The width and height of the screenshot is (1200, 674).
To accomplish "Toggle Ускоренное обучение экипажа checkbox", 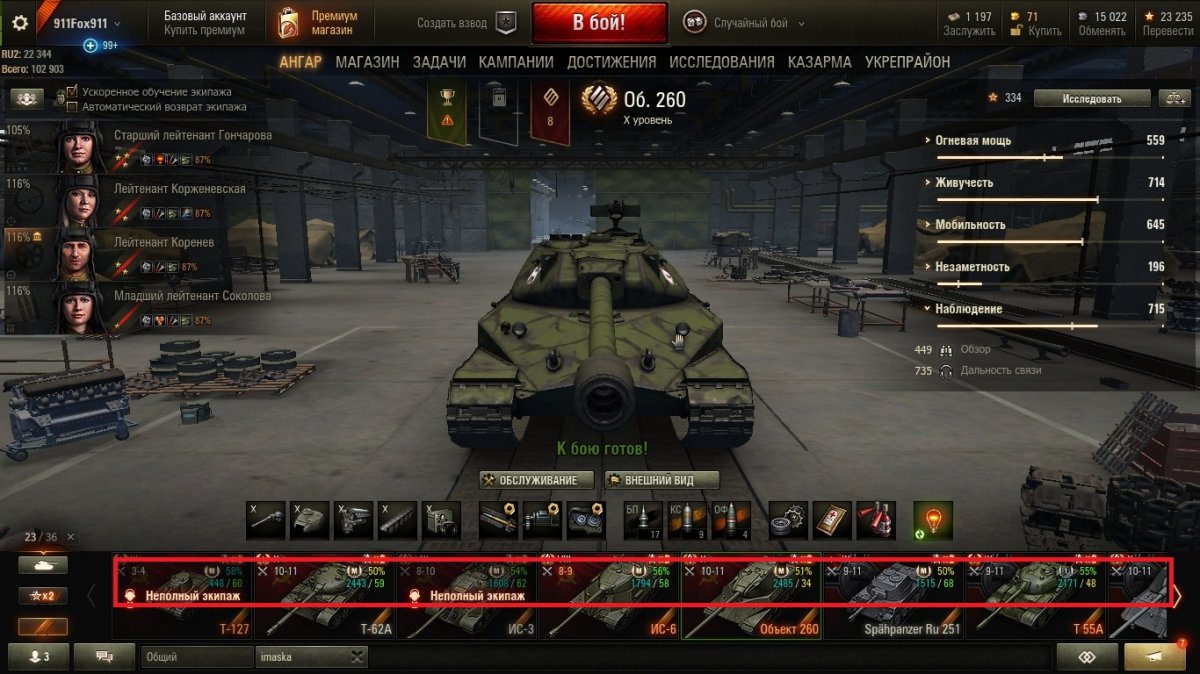I will [72, 92].
